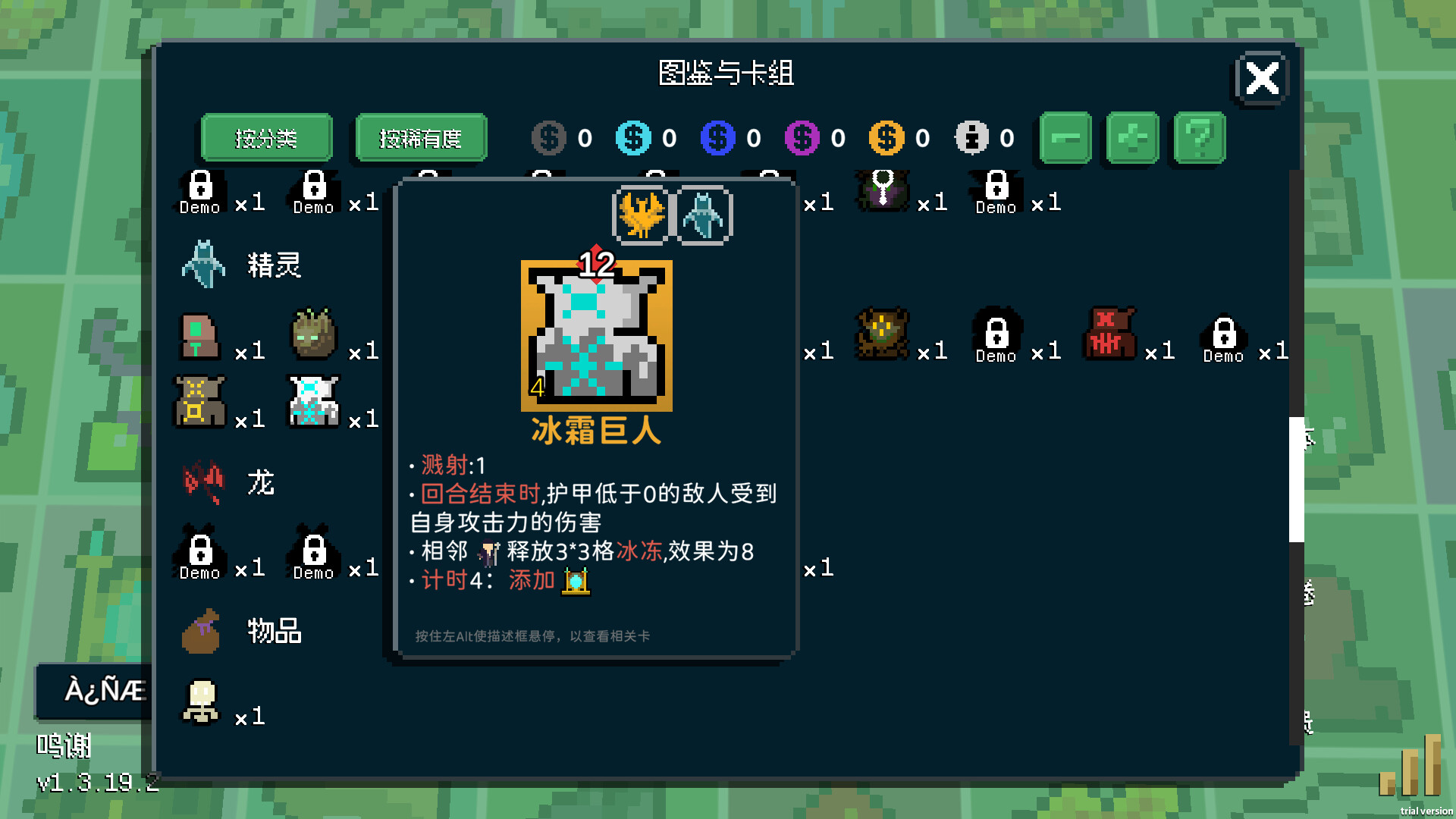Open the 物品 (Items) bag icon
This screenshot has height=819, width=1456.
pos(202,632)
